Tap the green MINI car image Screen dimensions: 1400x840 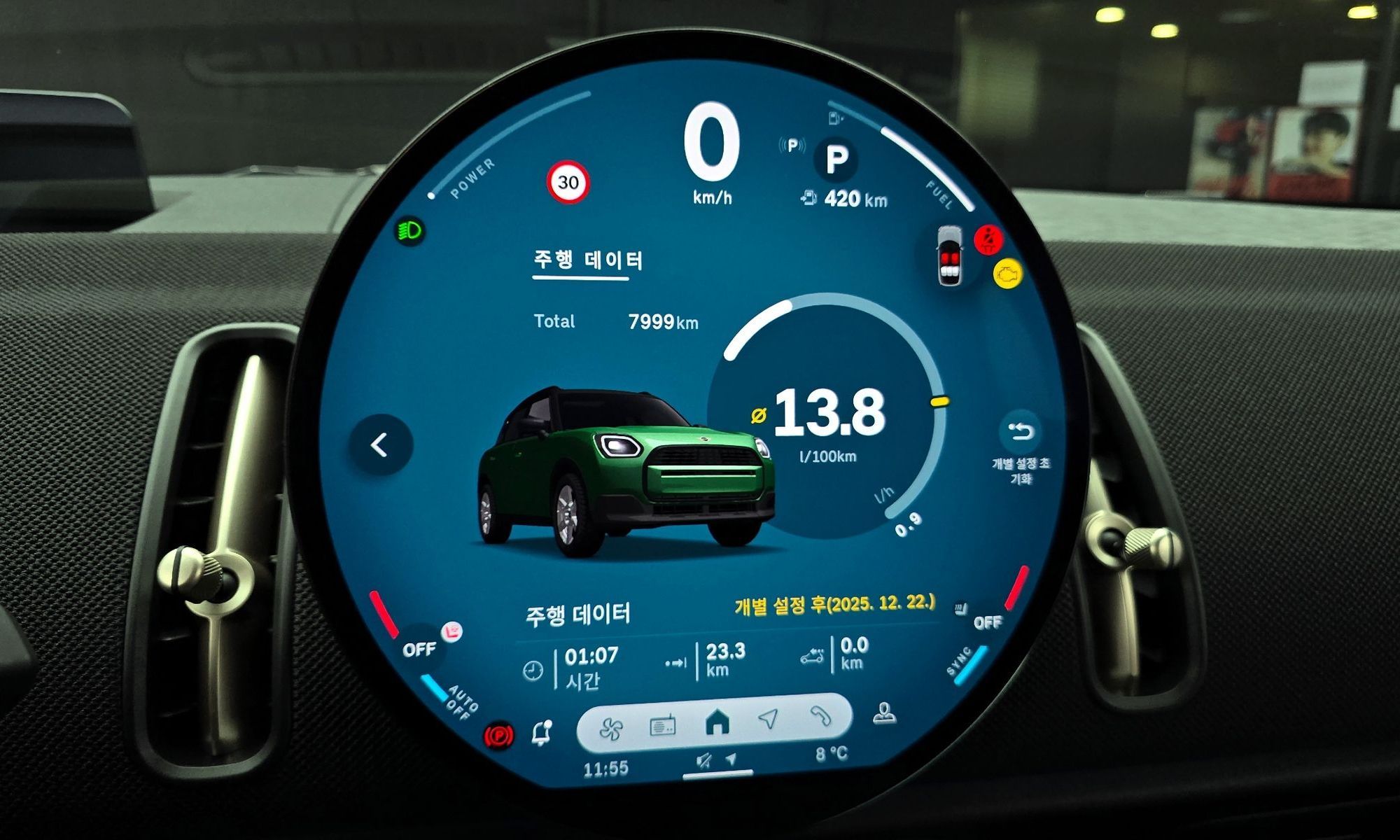(625, 469)
